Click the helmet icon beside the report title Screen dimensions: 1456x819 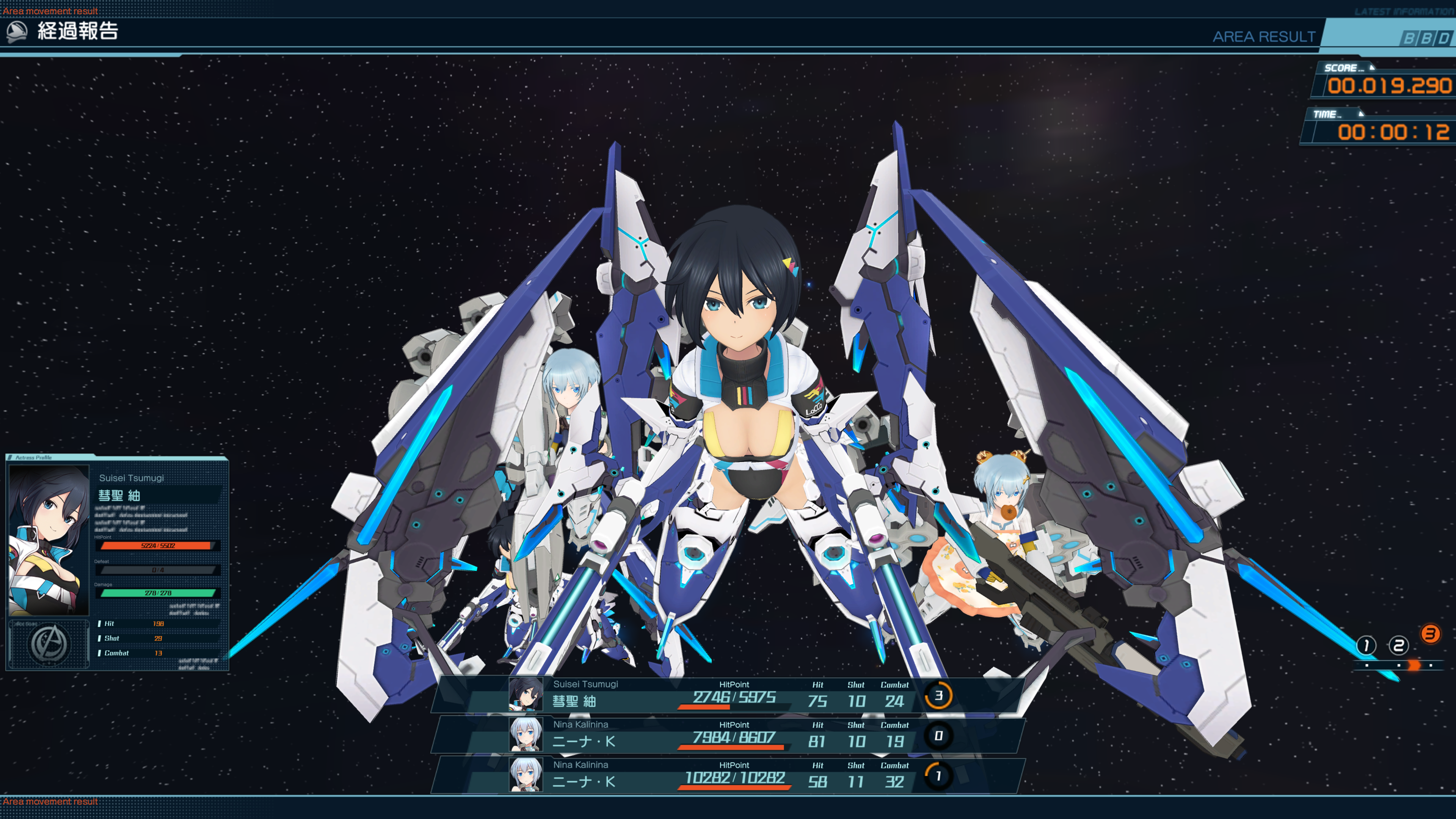(17, 31)
